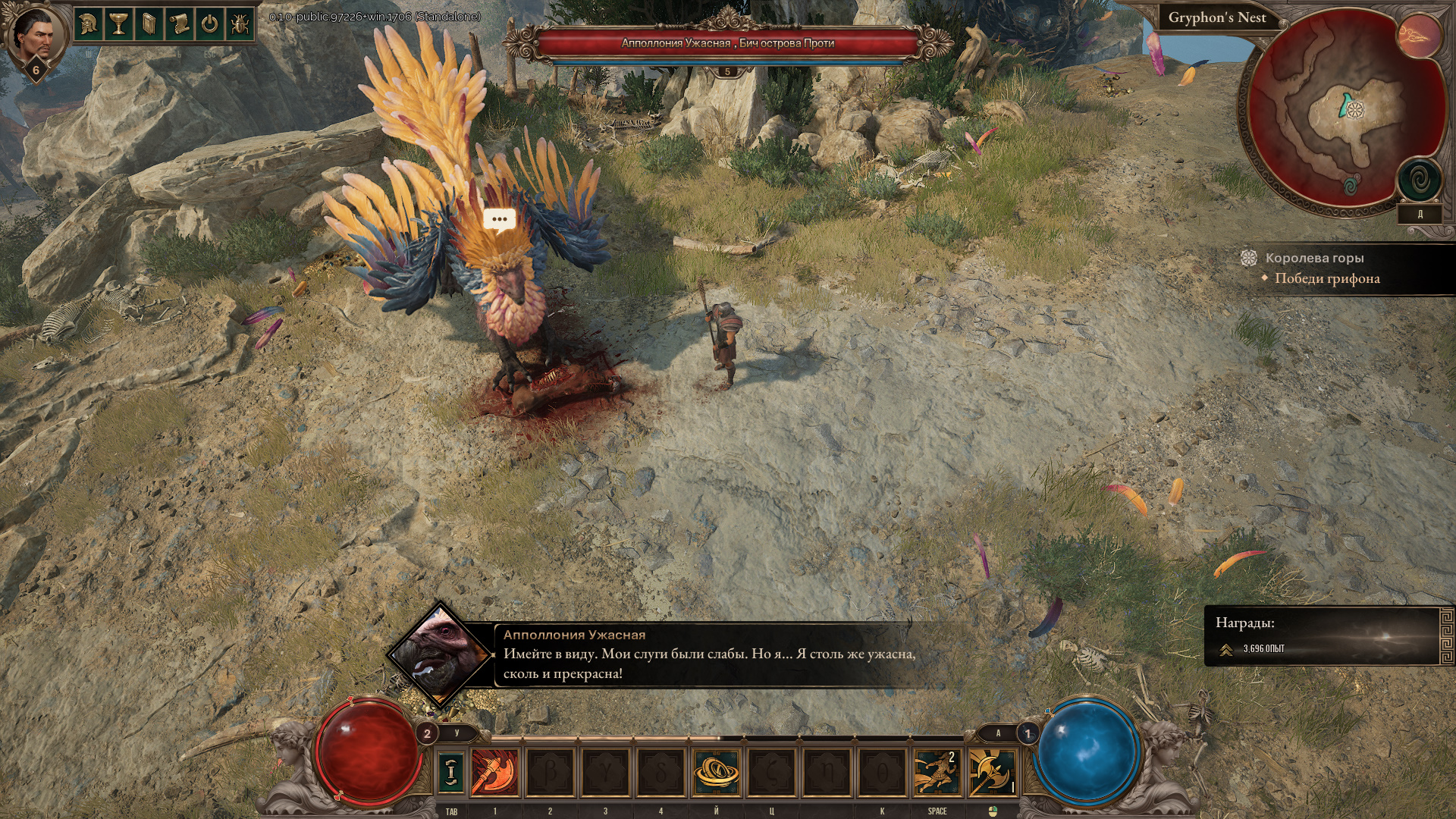Screen dimensions: 1456x819
Task: Activate the green spiral portal button
Action: click(1420, 180)
